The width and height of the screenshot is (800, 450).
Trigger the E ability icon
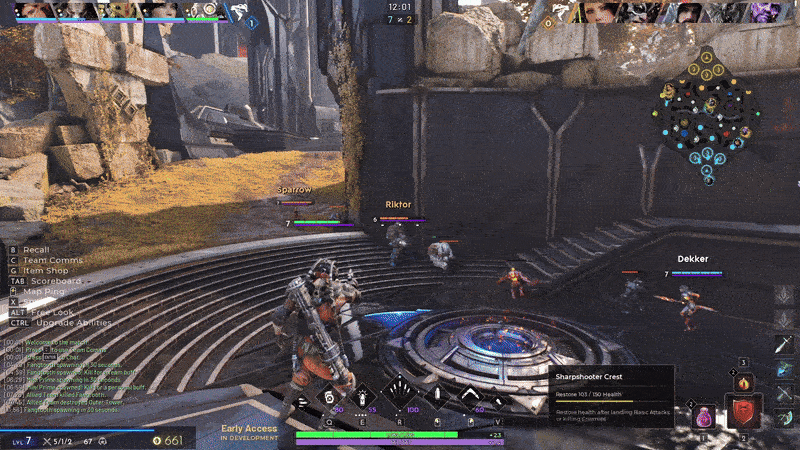pos(363,397)
